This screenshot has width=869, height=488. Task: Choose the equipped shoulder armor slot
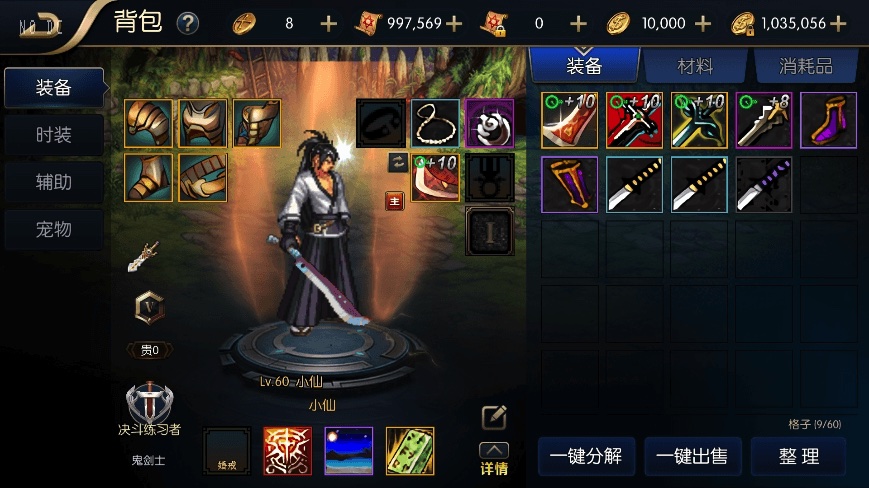point(149,123)
